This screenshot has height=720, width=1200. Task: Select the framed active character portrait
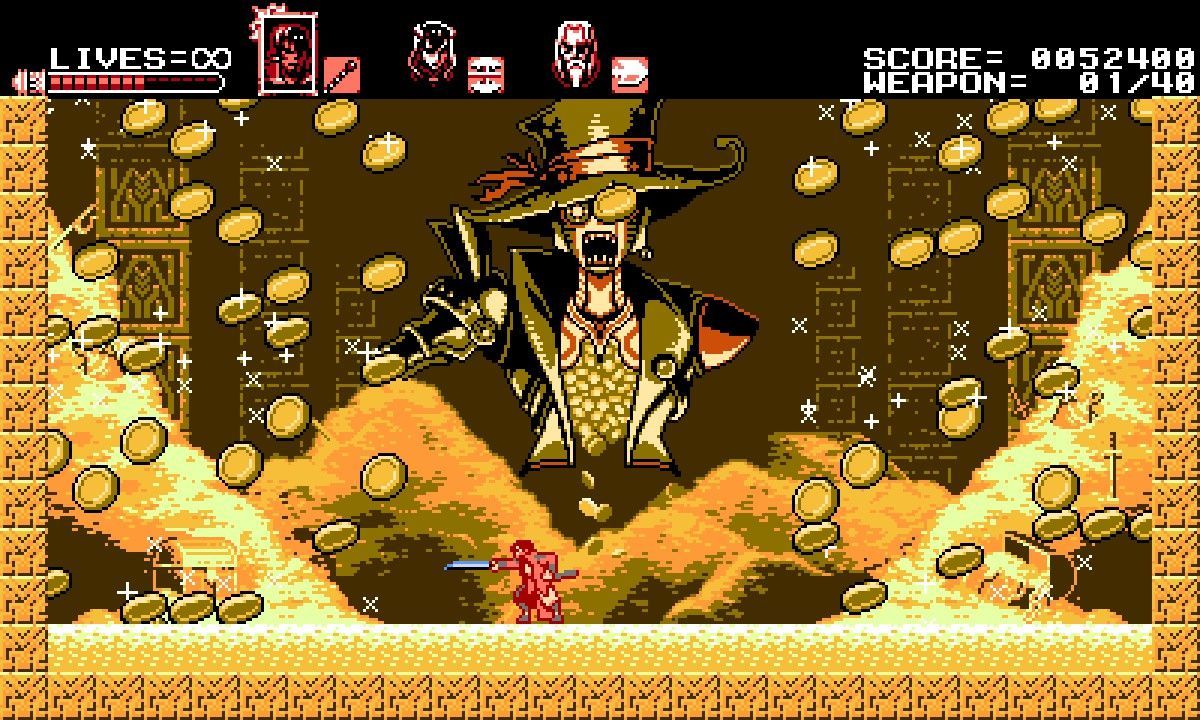point(287,54)
